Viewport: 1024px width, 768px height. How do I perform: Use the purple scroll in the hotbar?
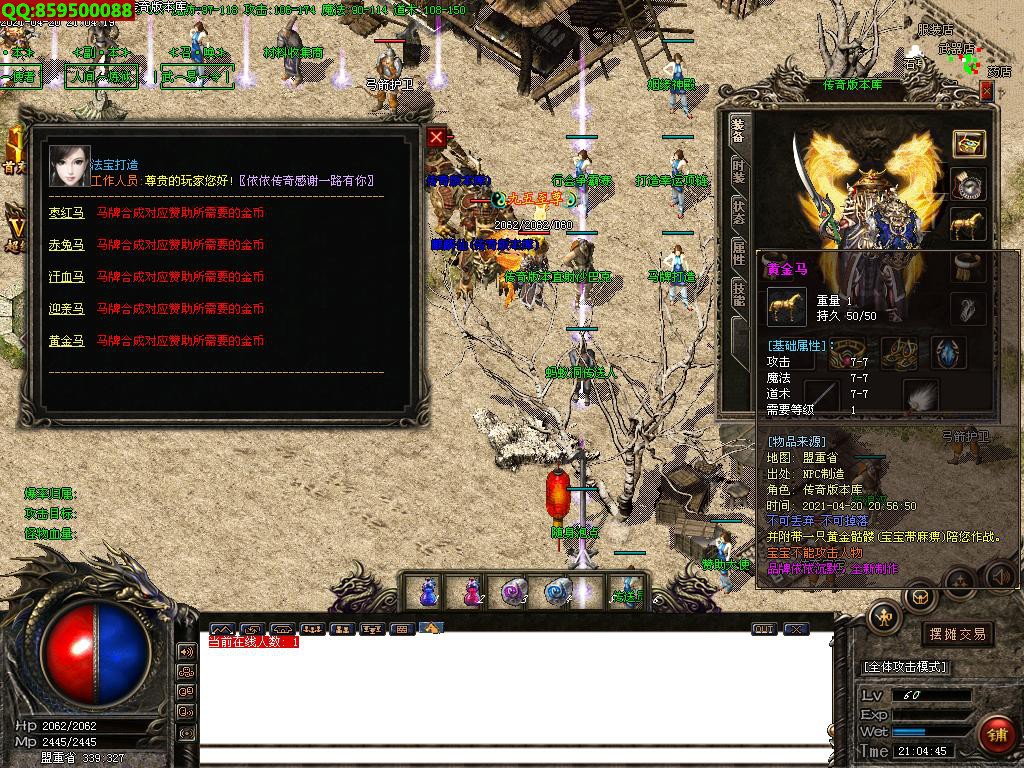512,592
